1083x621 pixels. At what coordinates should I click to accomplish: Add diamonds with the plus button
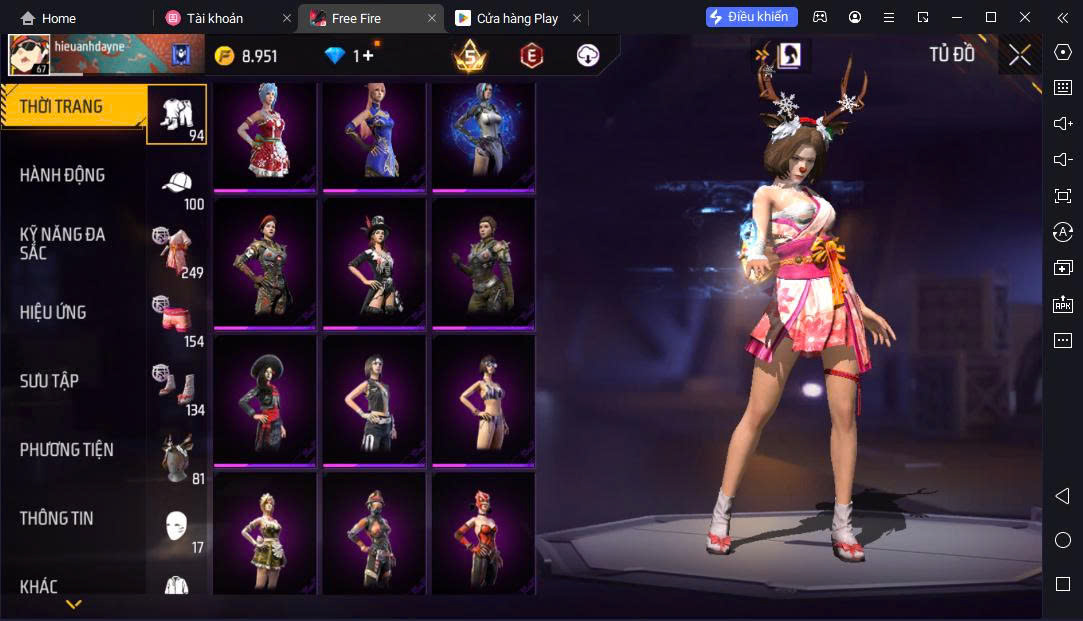coord(368,56)
